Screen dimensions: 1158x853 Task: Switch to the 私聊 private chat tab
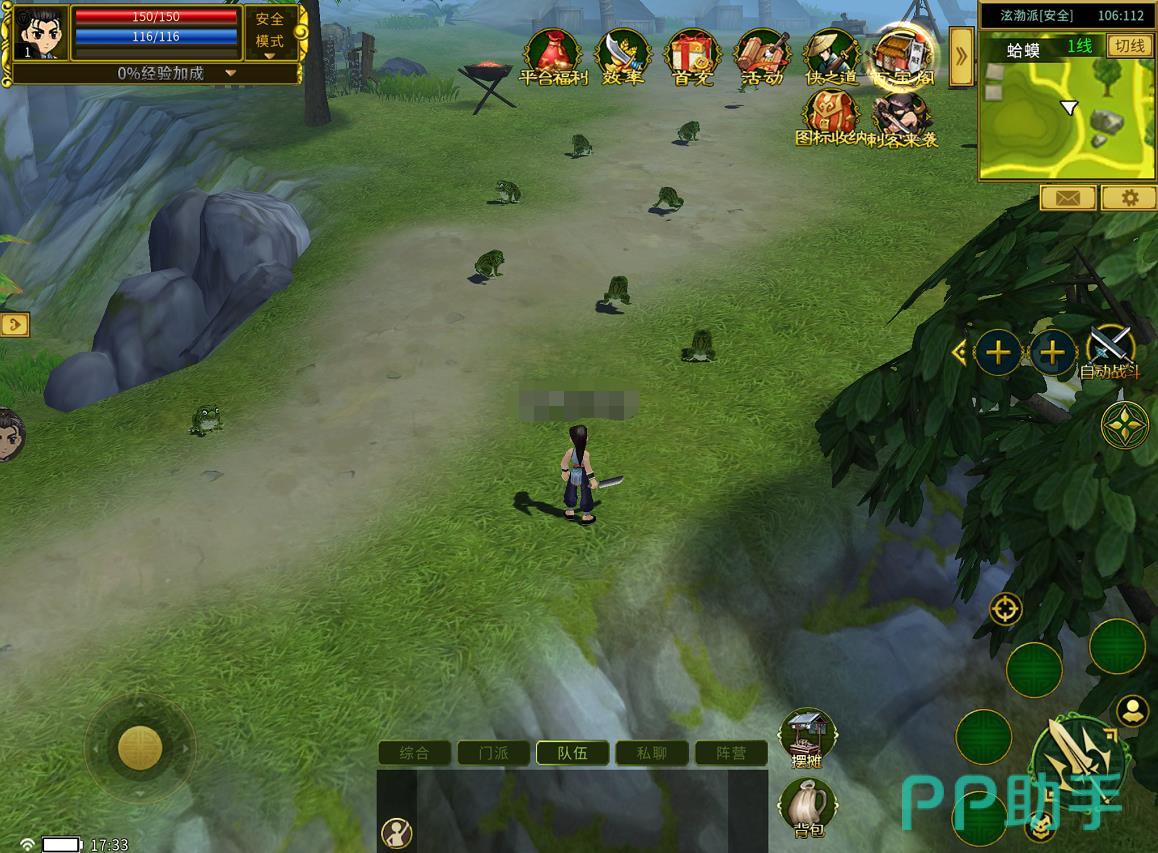652,753
